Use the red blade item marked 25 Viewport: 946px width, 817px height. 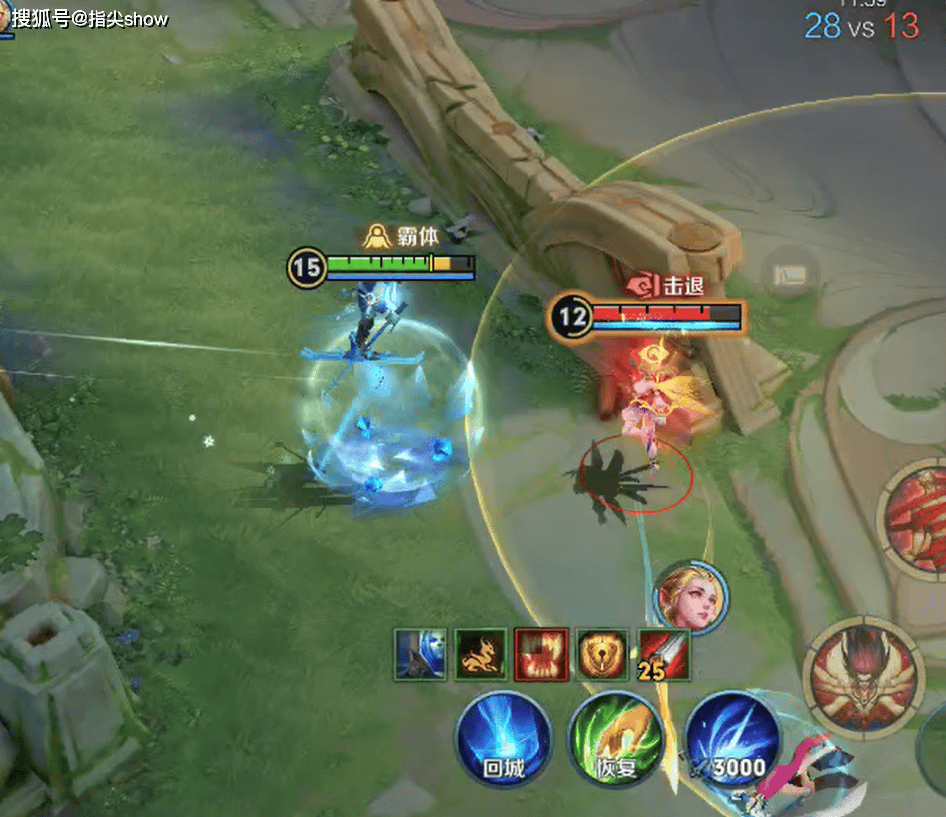pos(663,654)
